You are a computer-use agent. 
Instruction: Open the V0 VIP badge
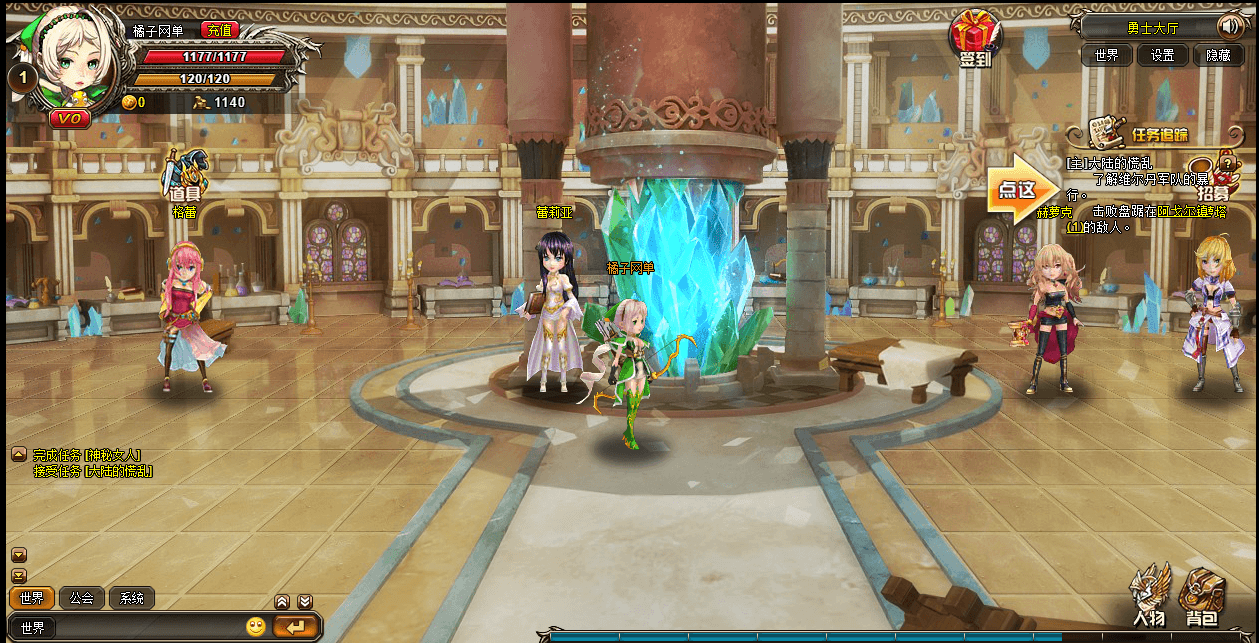[x=70, y=118]
